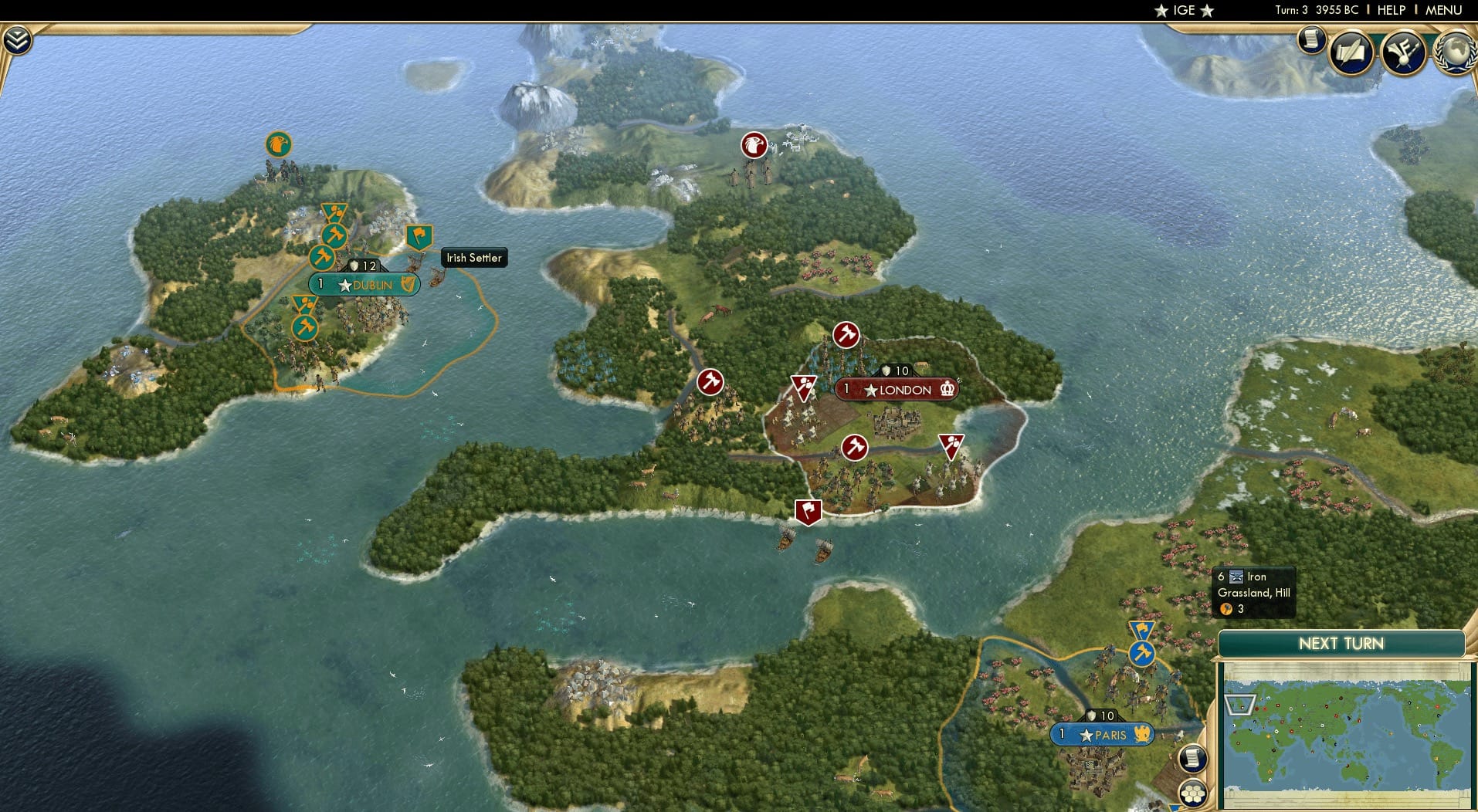Viewport: 1478px width, 812px height.
Task: Open the notification scroll icon top right
Action: (x=1311, y=41)
